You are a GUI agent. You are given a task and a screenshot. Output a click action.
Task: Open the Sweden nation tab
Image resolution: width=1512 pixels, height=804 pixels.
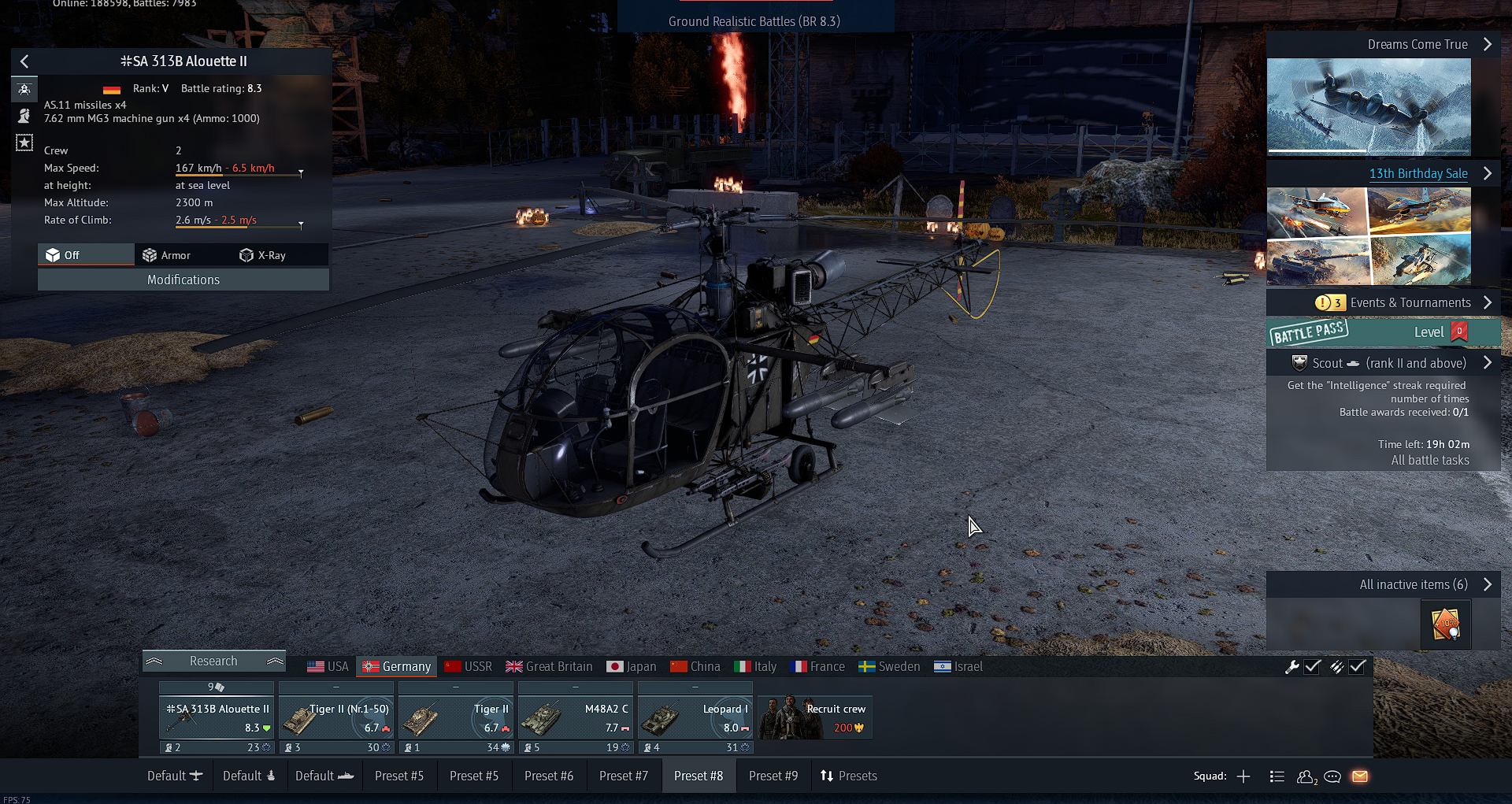pos(889,666)
